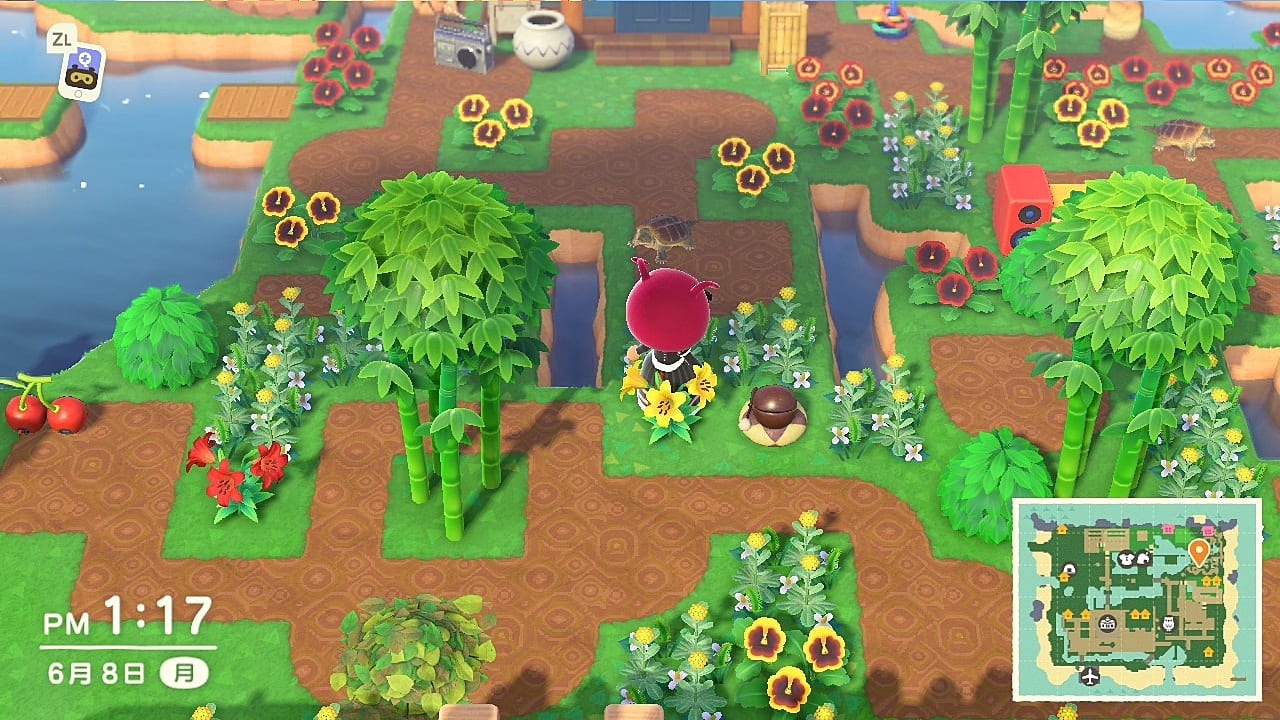Select a pink bridge marker on the minimap

1167,528
